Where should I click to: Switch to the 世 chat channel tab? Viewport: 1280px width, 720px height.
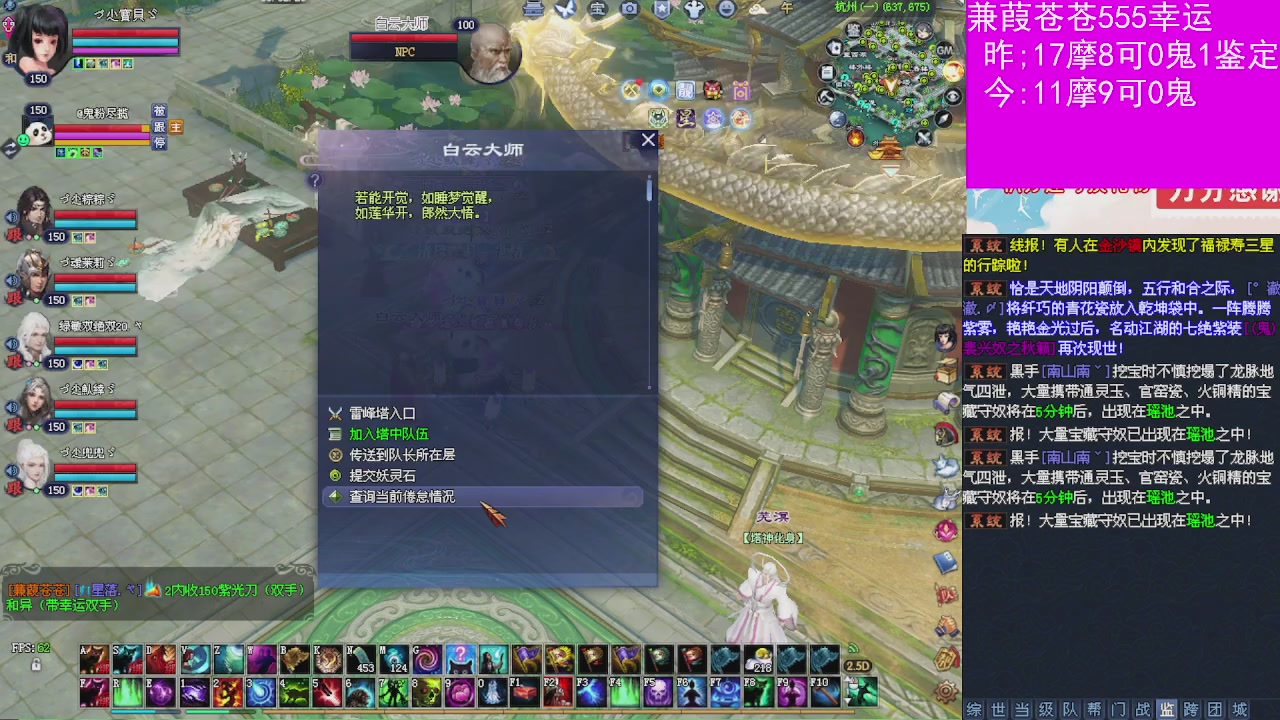click(998, 709)
